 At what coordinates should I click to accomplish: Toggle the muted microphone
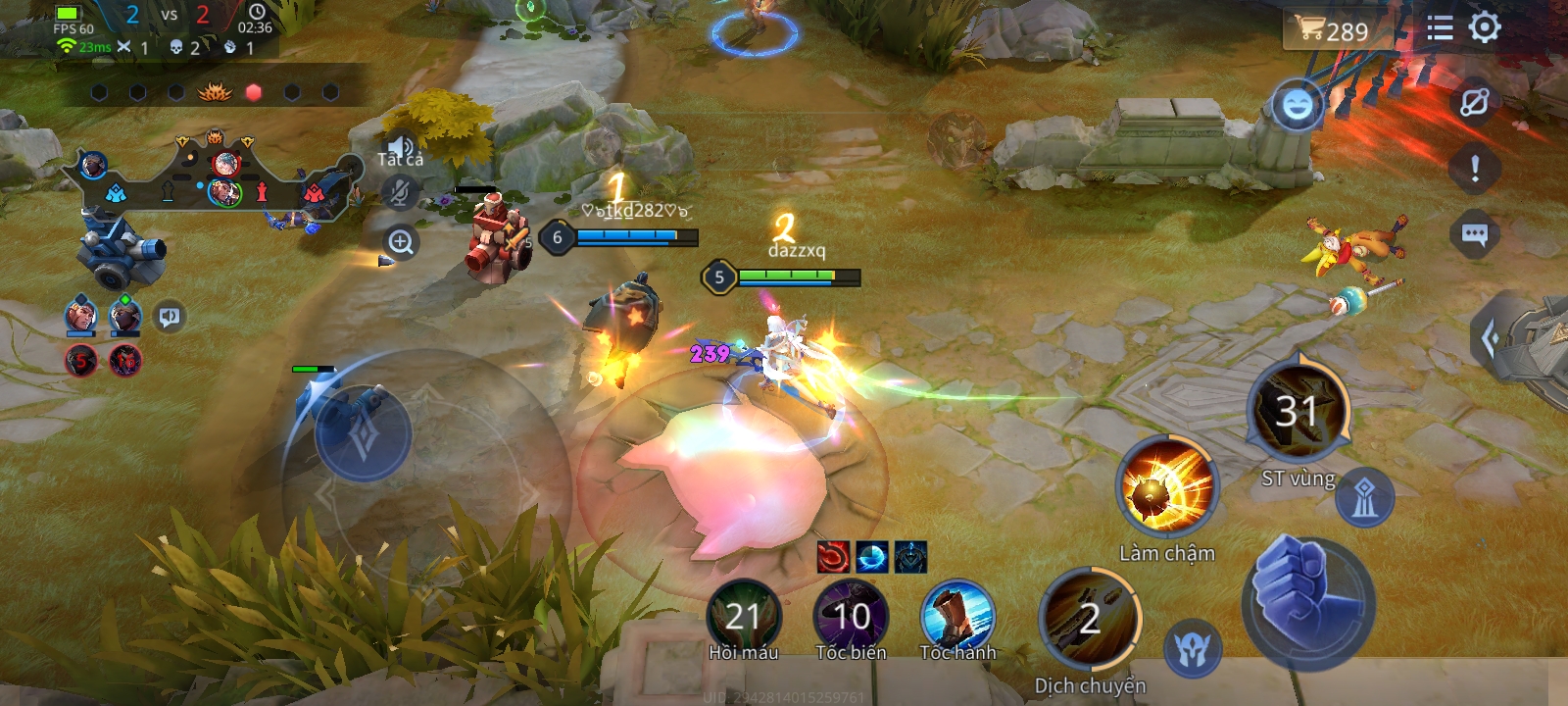[399, 192]
